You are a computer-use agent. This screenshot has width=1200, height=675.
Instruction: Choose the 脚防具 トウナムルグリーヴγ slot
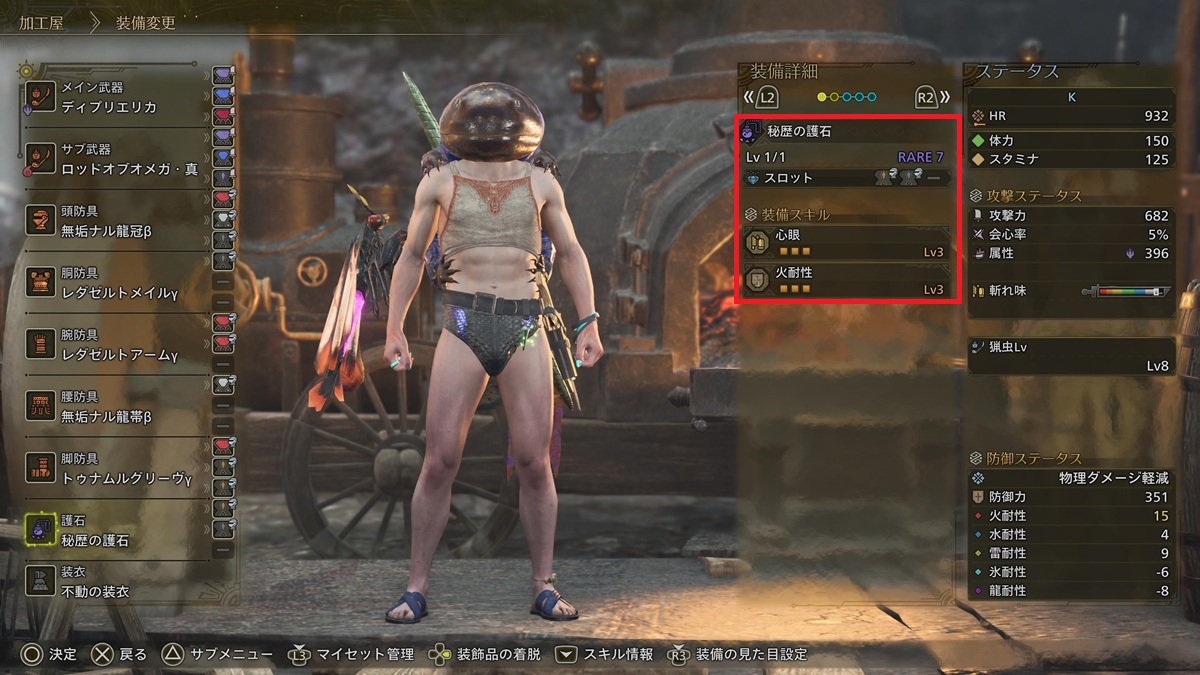pos(120,468)
